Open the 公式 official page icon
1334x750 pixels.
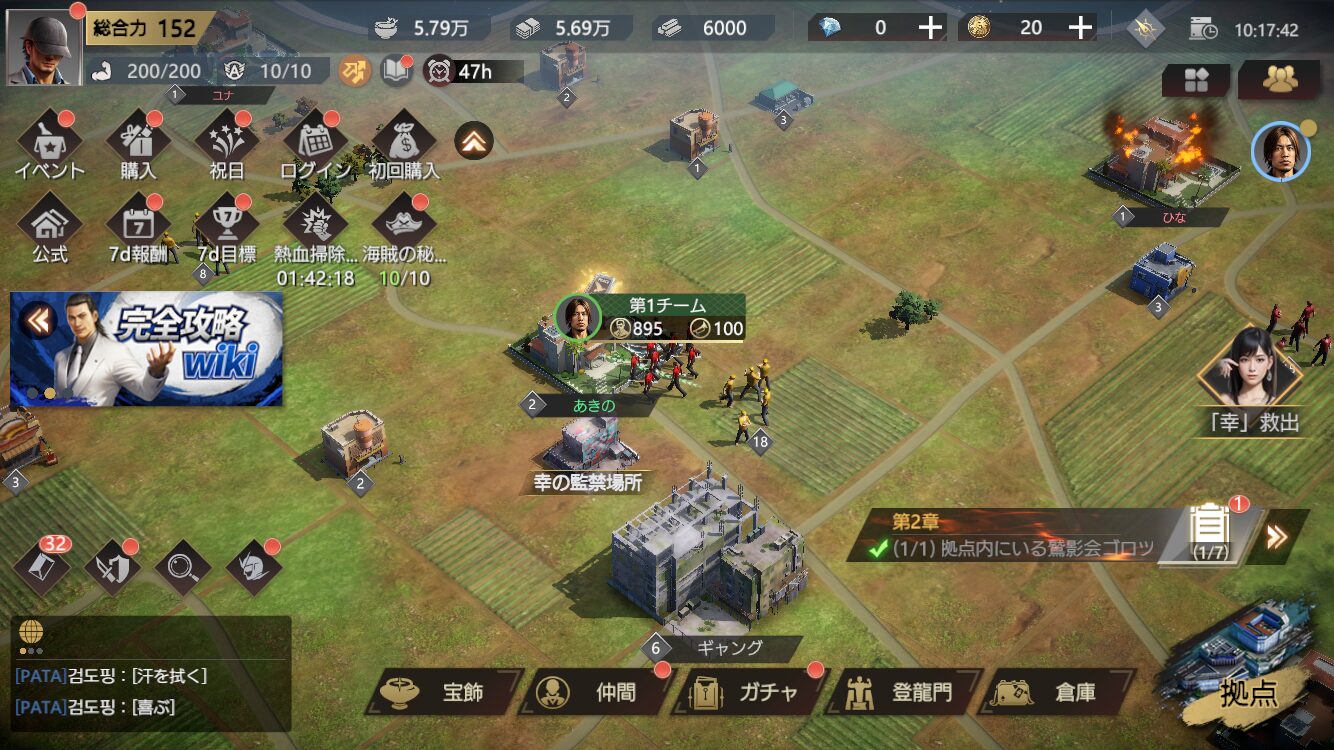(x=49, y=233)
